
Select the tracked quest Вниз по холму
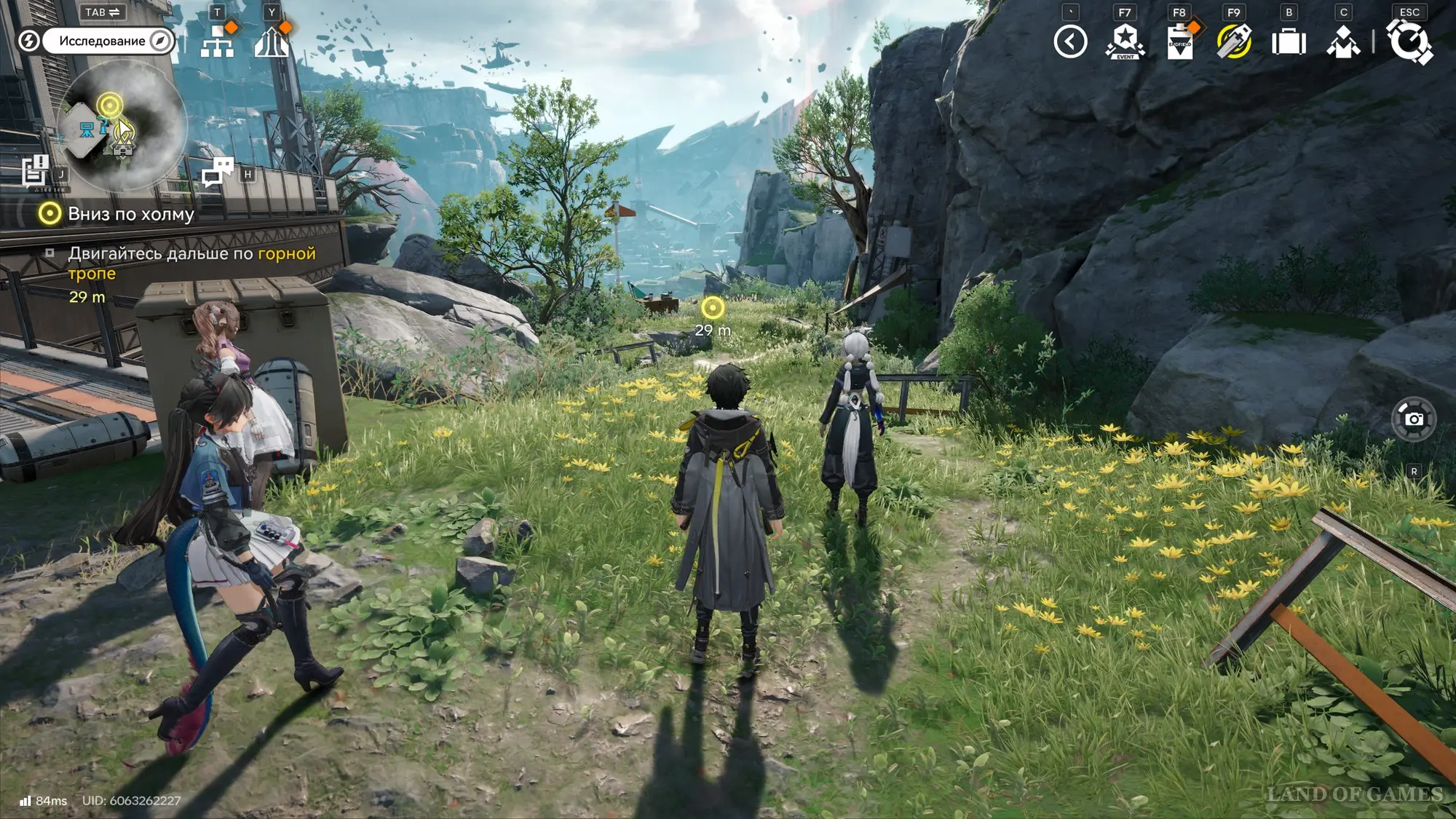[x=131, y=214]
